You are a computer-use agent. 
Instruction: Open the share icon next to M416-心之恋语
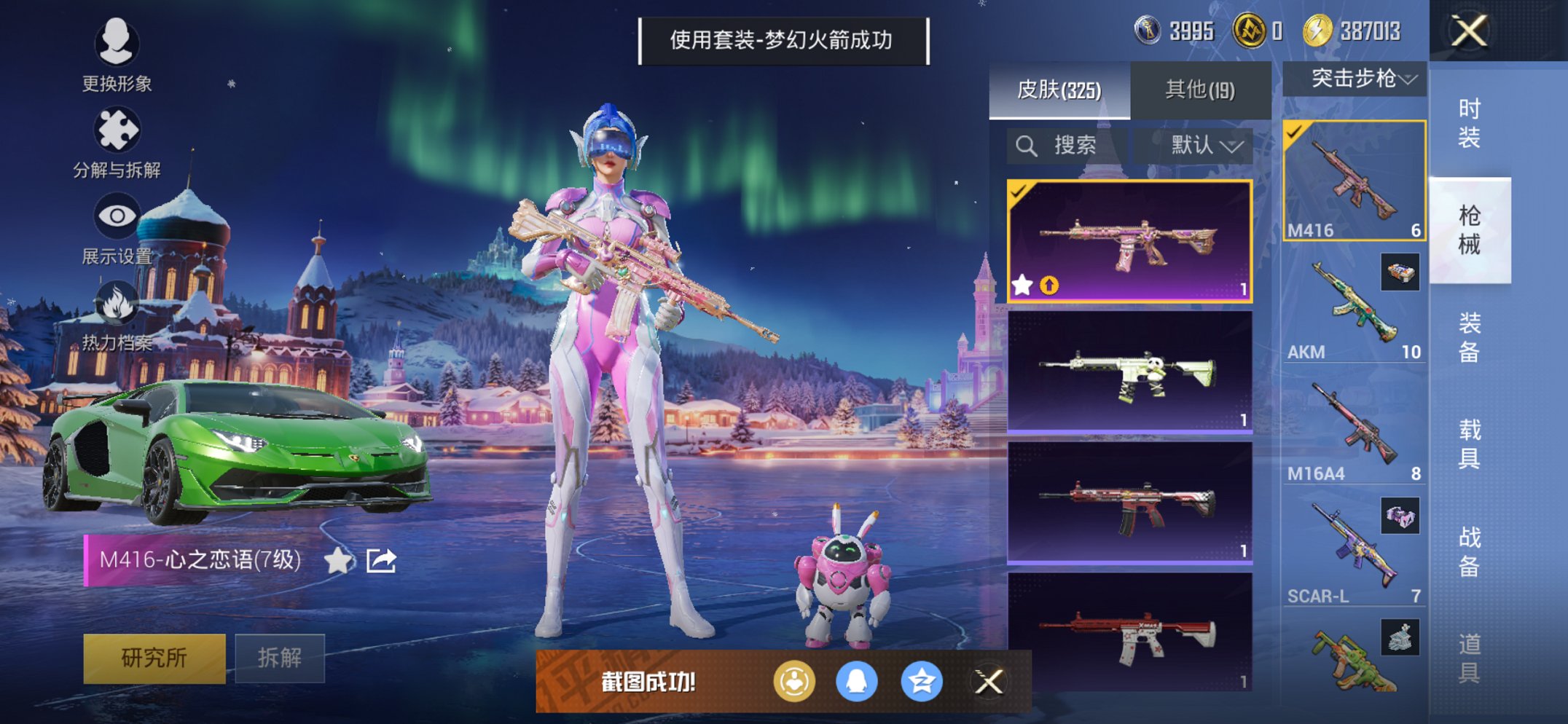(380, 562)
